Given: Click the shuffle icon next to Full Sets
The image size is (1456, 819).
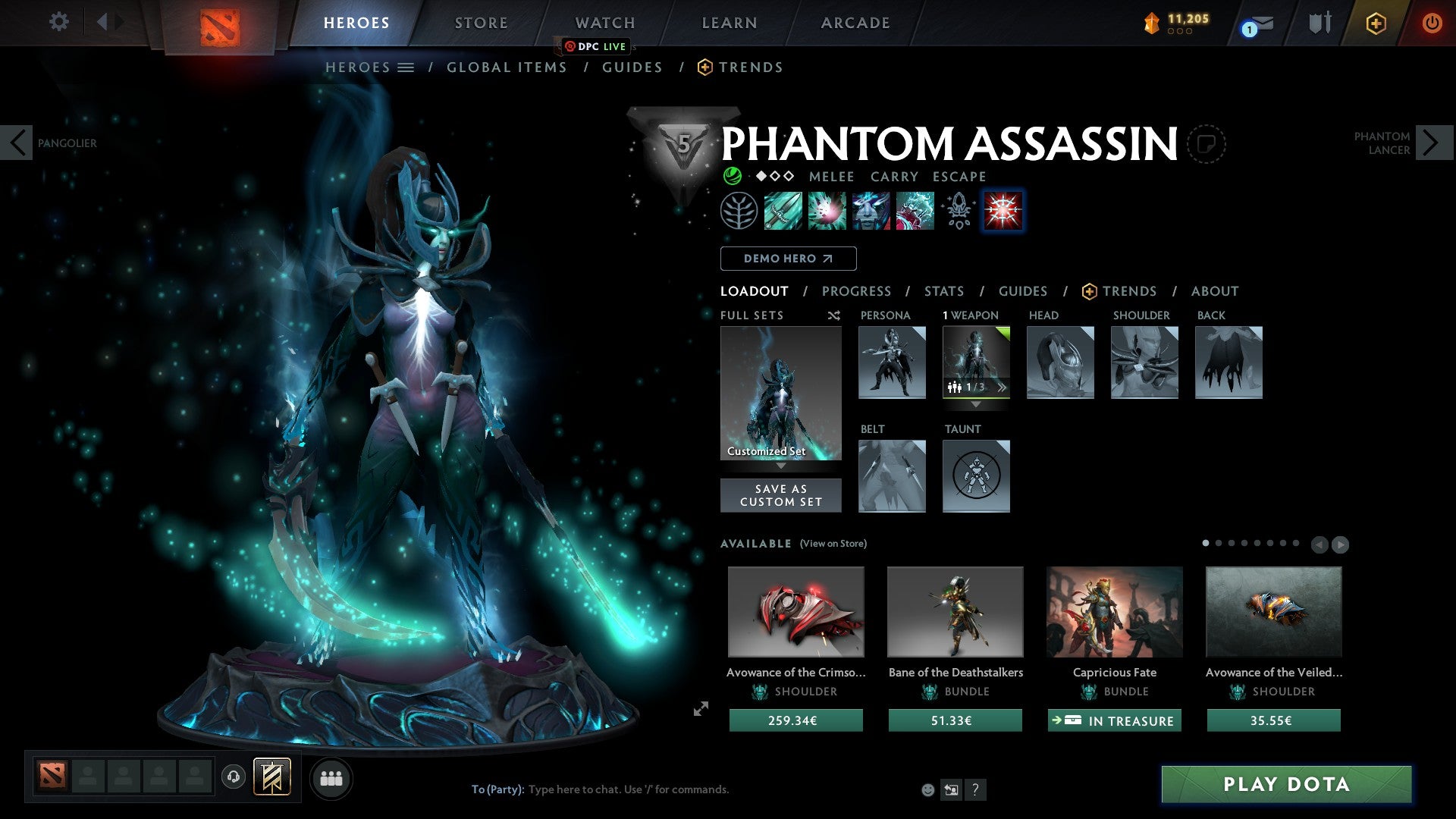Looking at the screenshot, I should (x=833, y=315).
